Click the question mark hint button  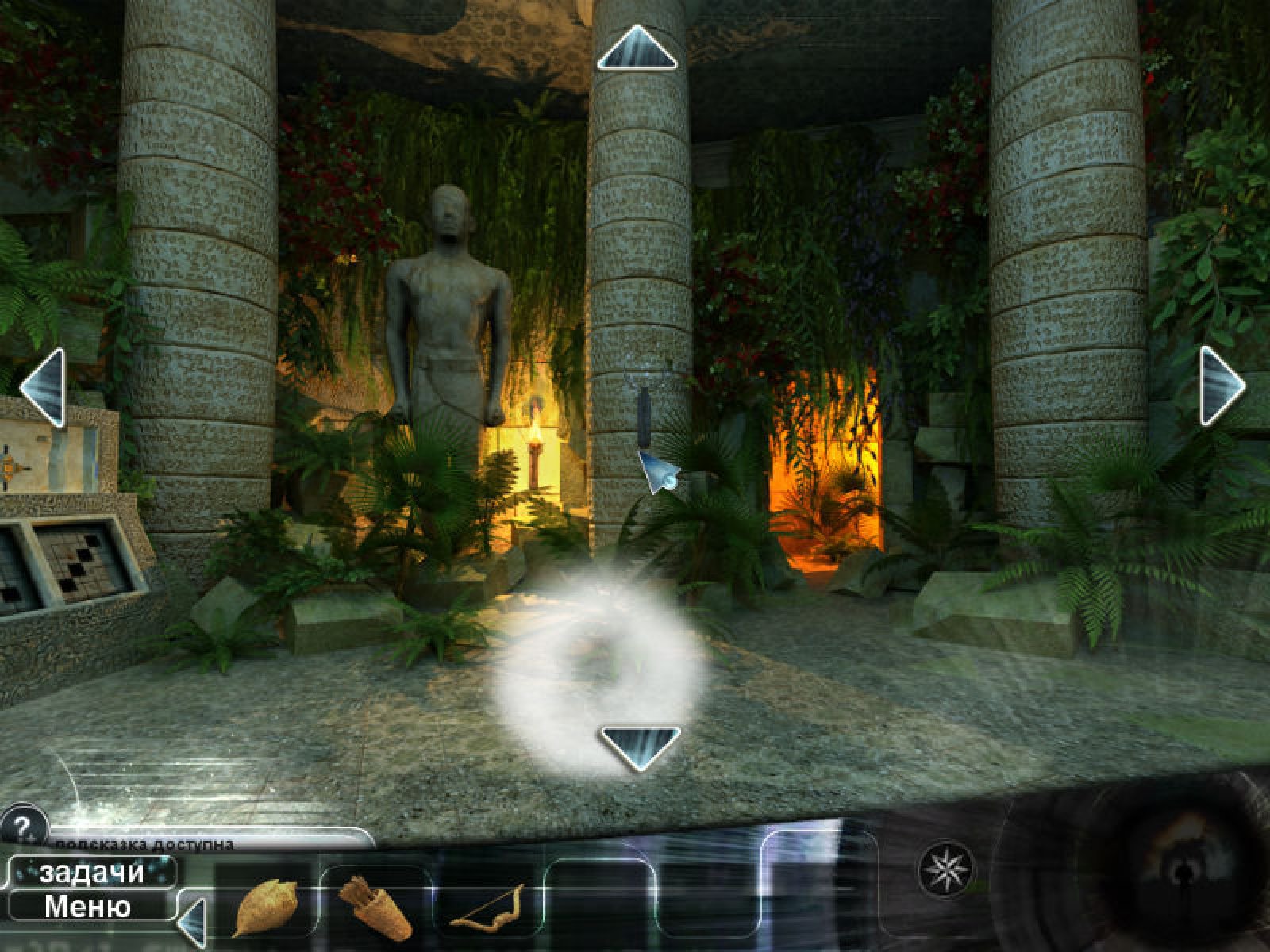(22, 823)
